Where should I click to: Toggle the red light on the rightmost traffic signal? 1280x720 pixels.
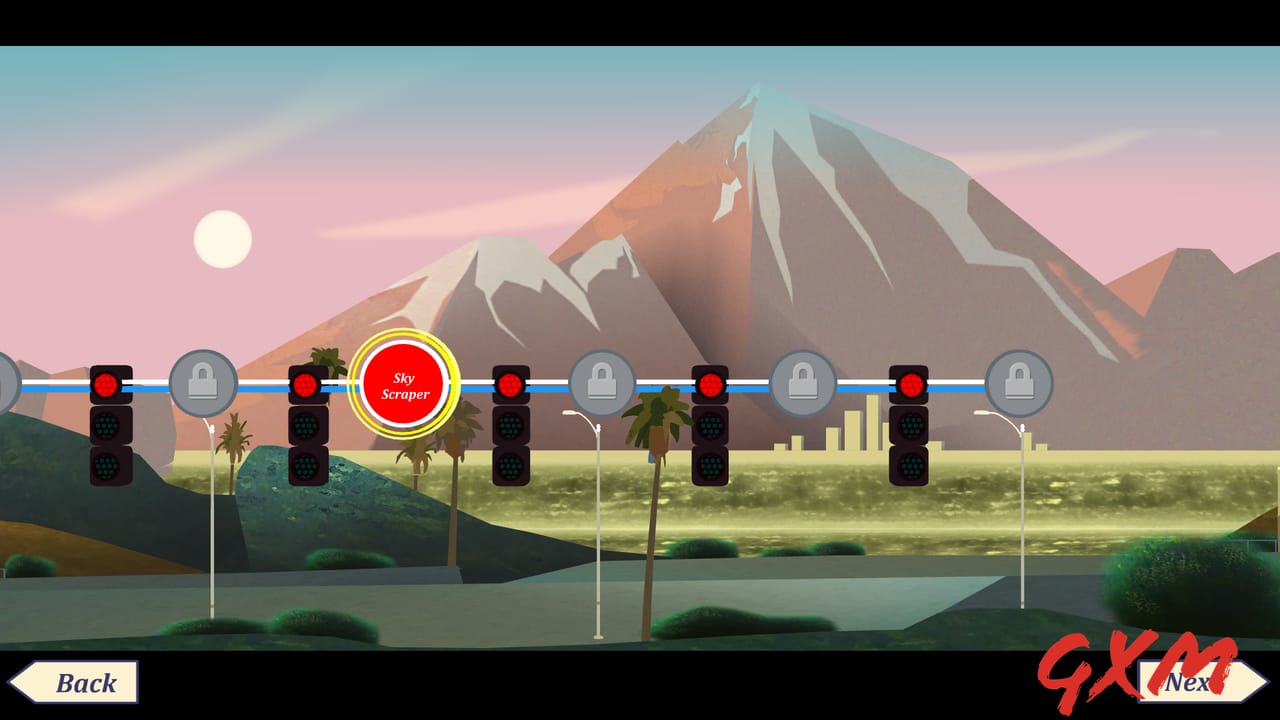coord(908,382)
